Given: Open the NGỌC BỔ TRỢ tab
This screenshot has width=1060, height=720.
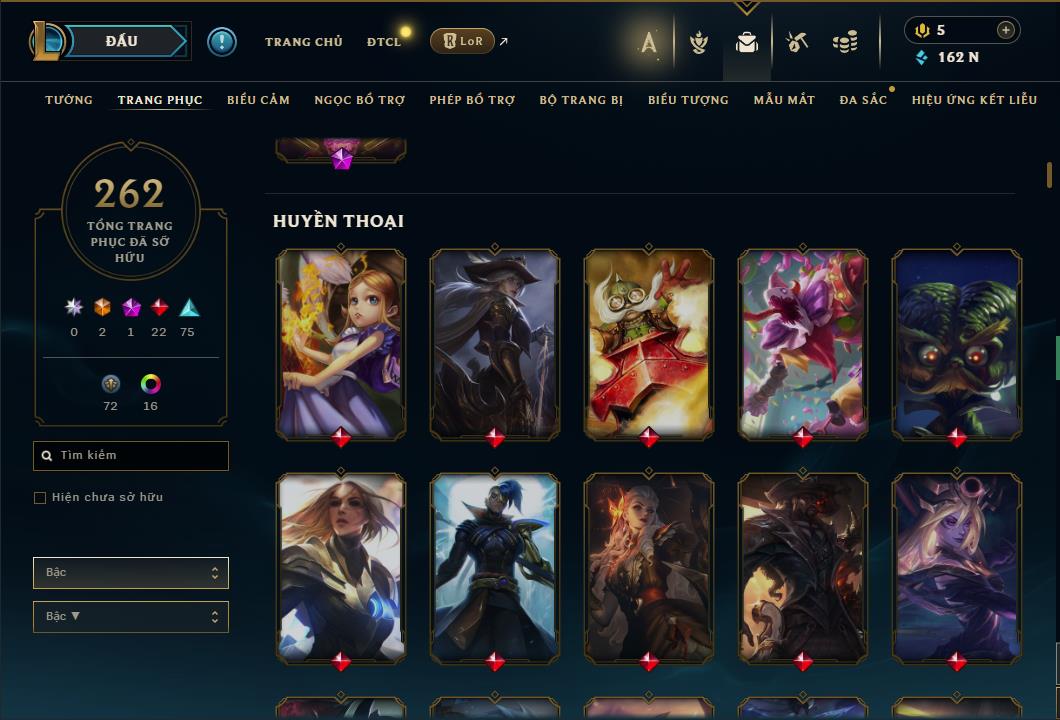Looking at the screenshot, I should click(359, 100).
